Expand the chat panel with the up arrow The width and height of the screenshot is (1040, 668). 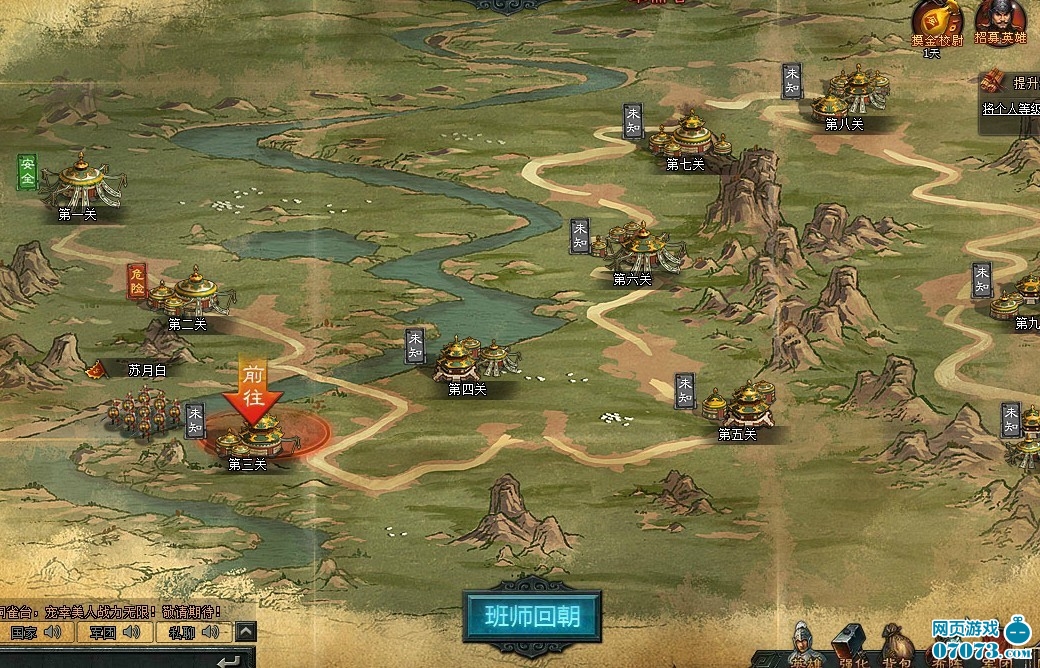246,632
